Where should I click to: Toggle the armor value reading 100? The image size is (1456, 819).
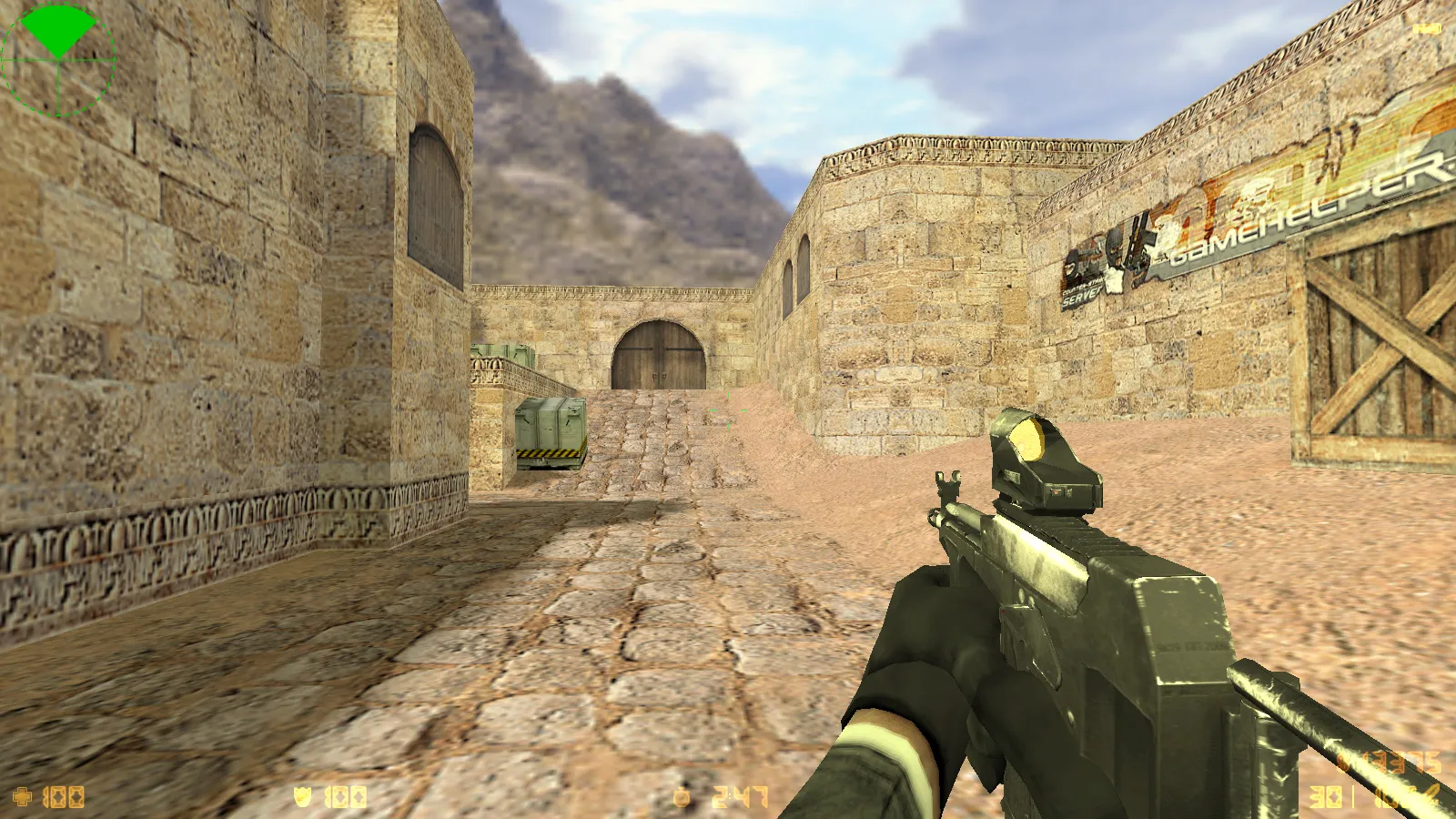(344, 798)
